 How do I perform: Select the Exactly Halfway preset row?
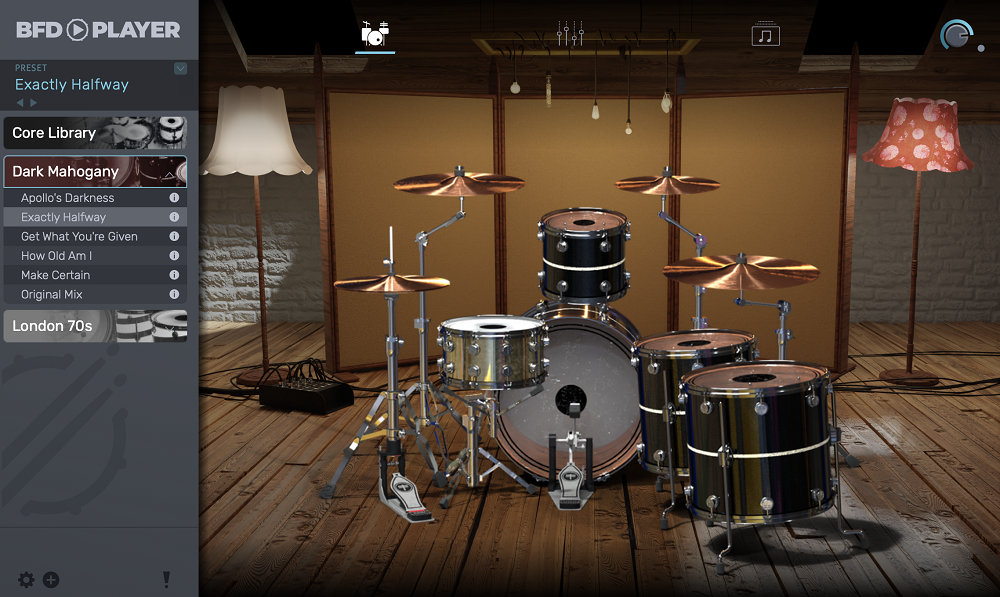[64, 217]
